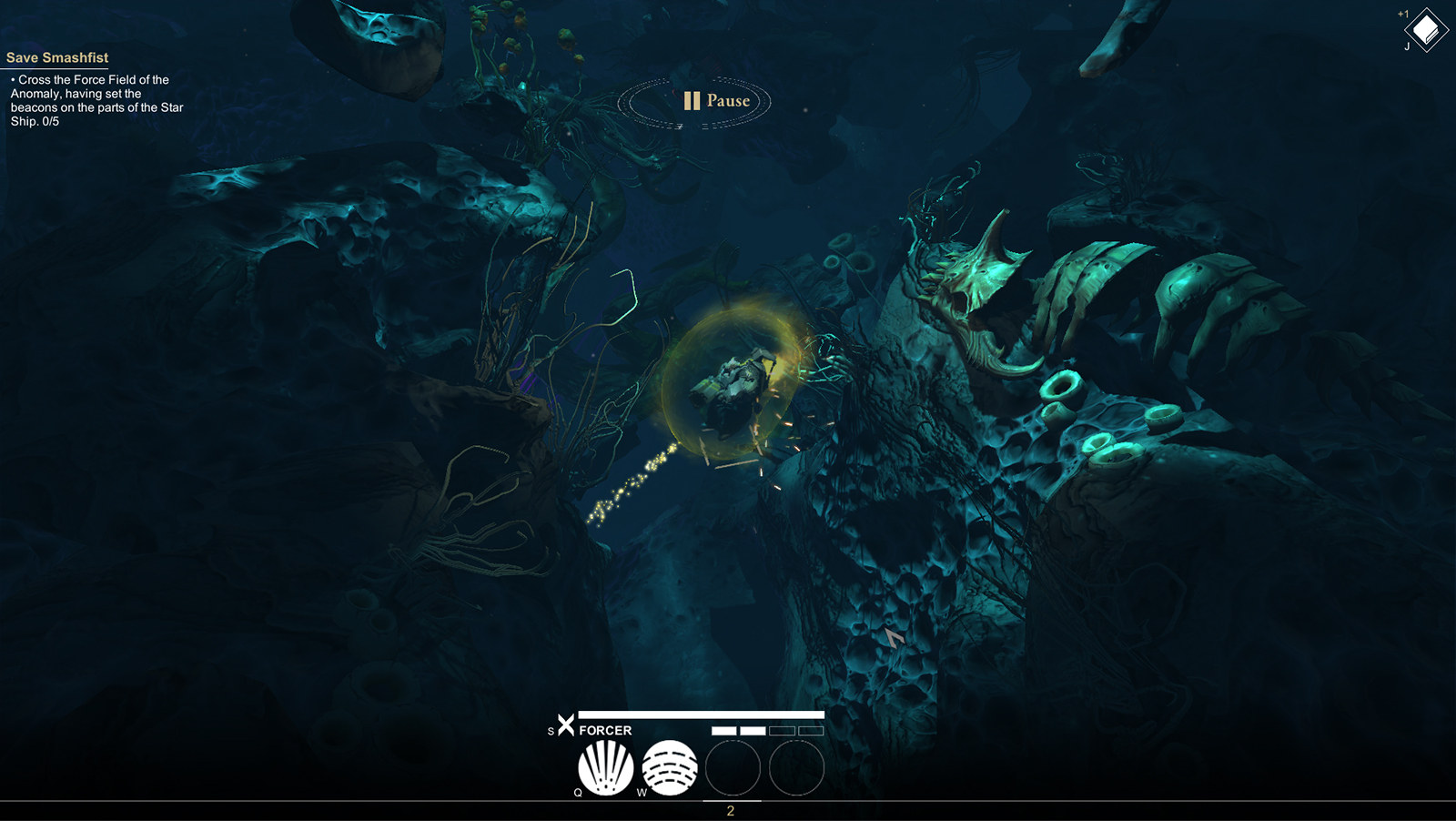This screenshot has width=1456, height=821.
Task: Click the X swap icon beside FORCER
Action: click(x=566, y=727)
